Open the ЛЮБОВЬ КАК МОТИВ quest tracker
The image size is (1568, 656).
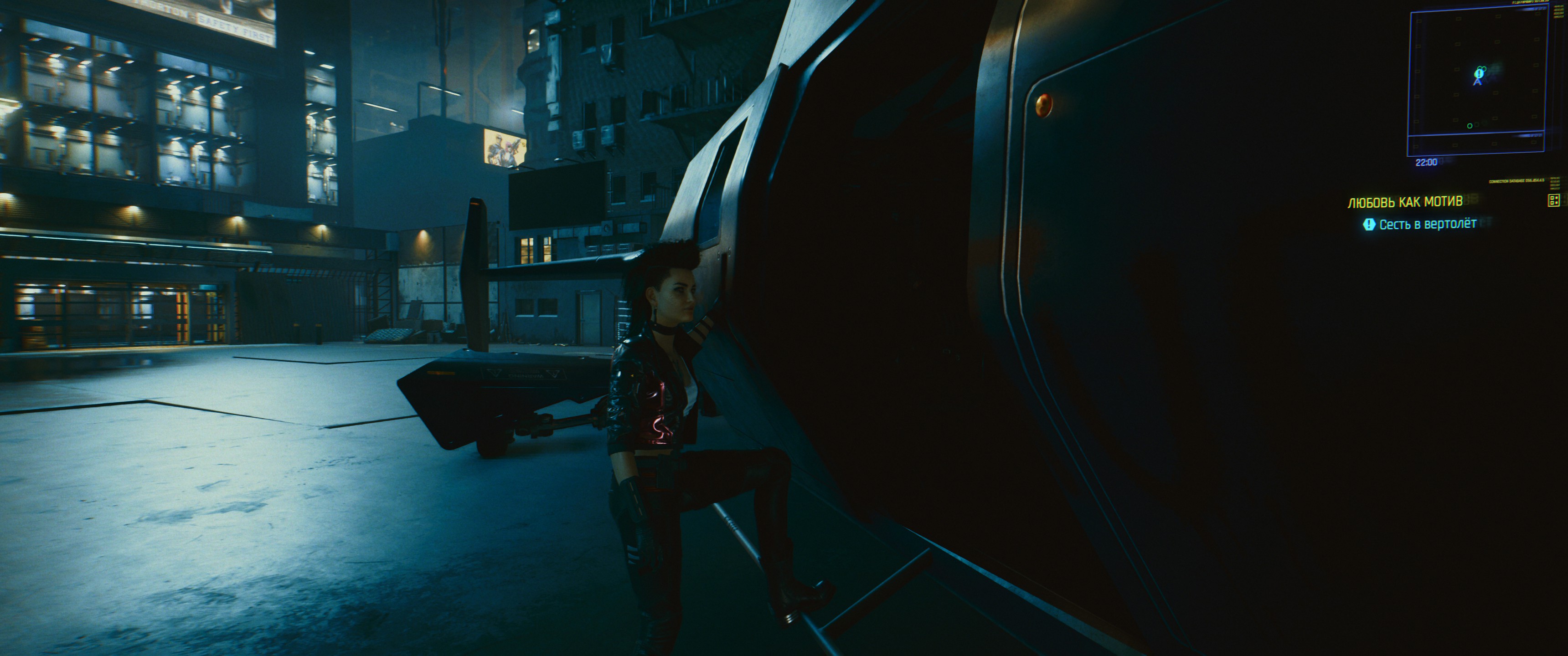(x=1405, y=202)
